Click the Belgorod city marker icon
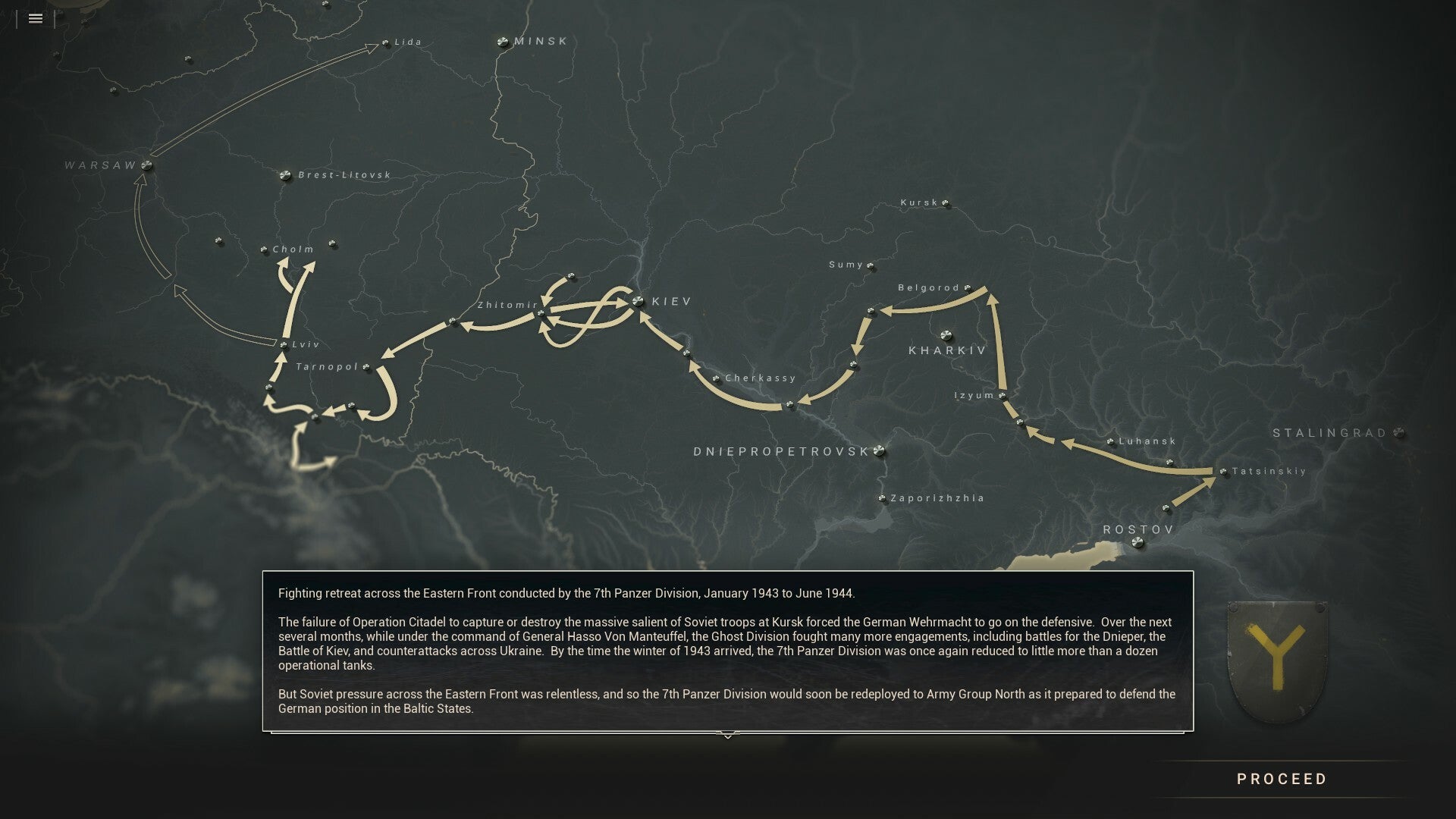 coord(966,288)
